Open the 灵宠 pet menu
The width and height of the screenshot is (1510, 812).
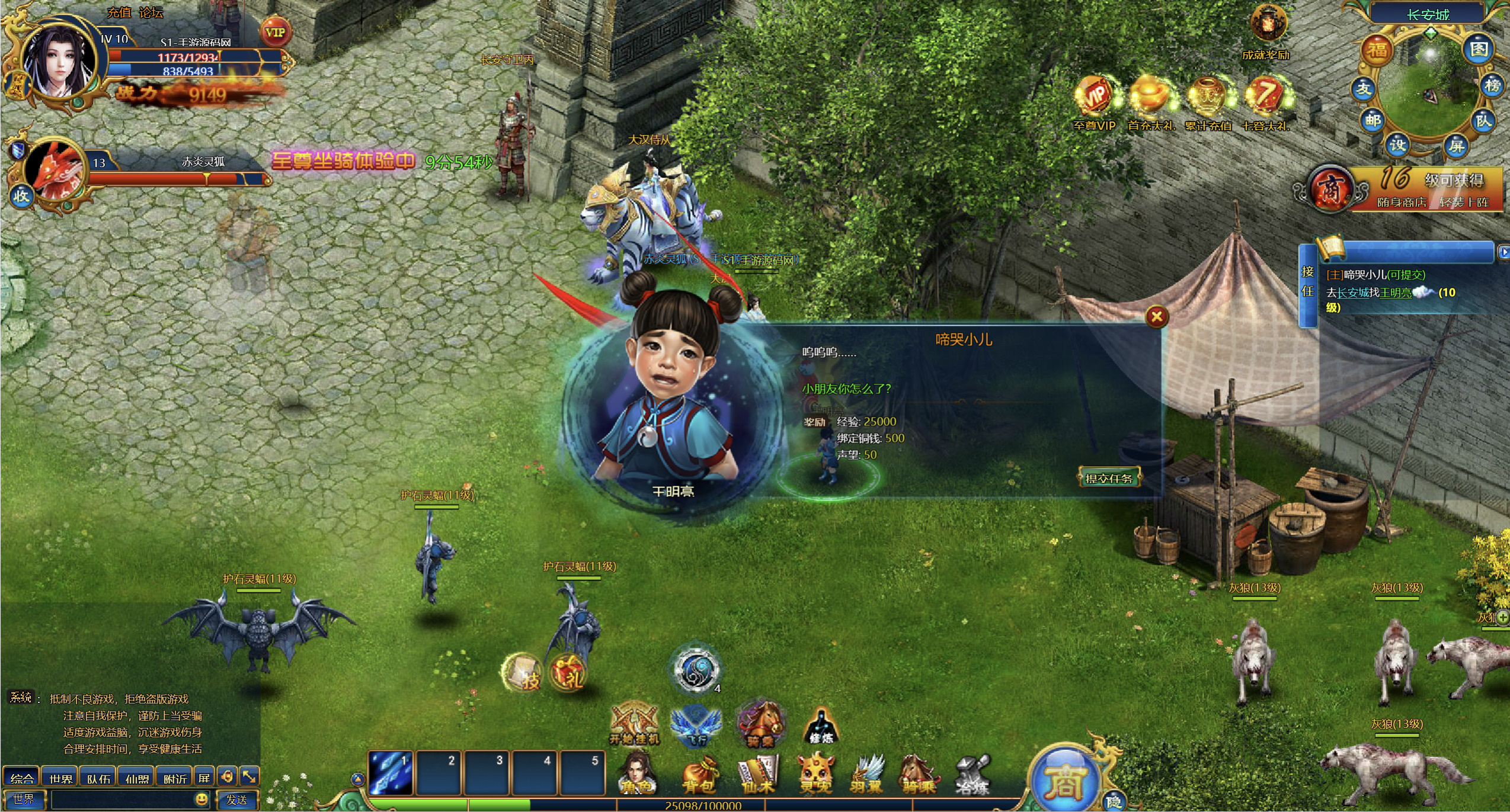click(816, 775)
